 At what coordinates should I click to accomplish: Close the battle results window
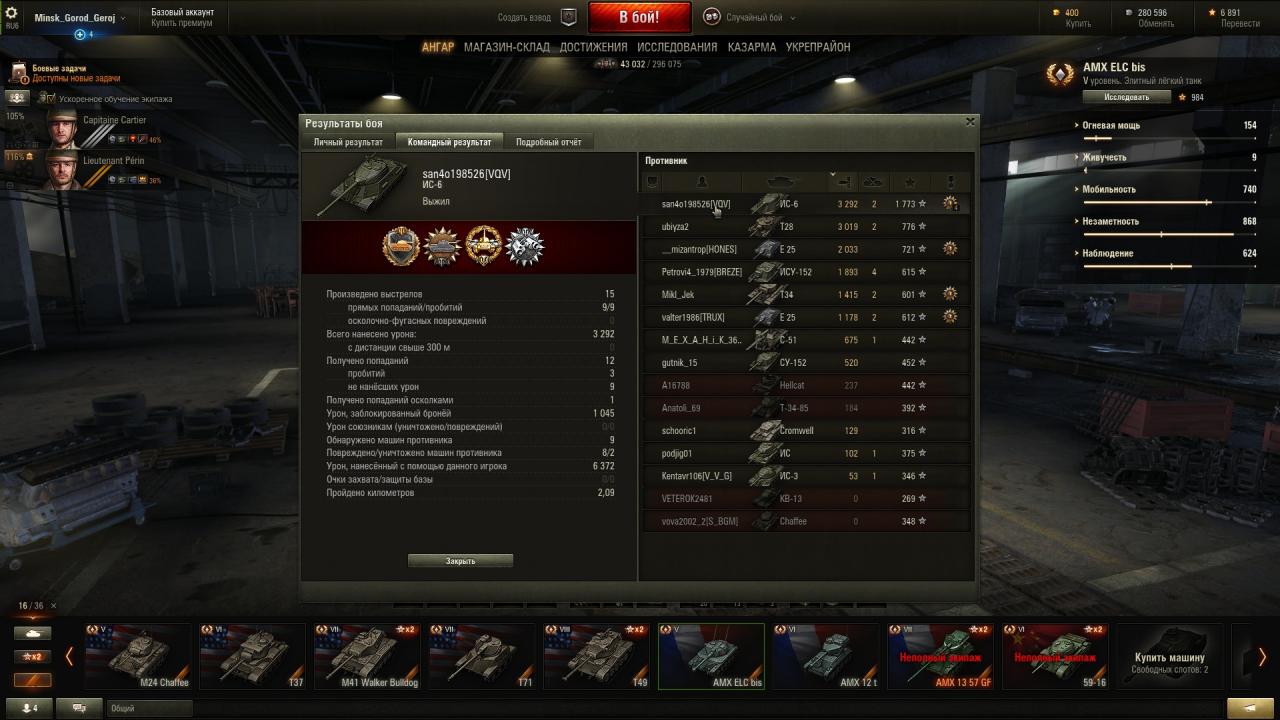[x=969, y=122]
